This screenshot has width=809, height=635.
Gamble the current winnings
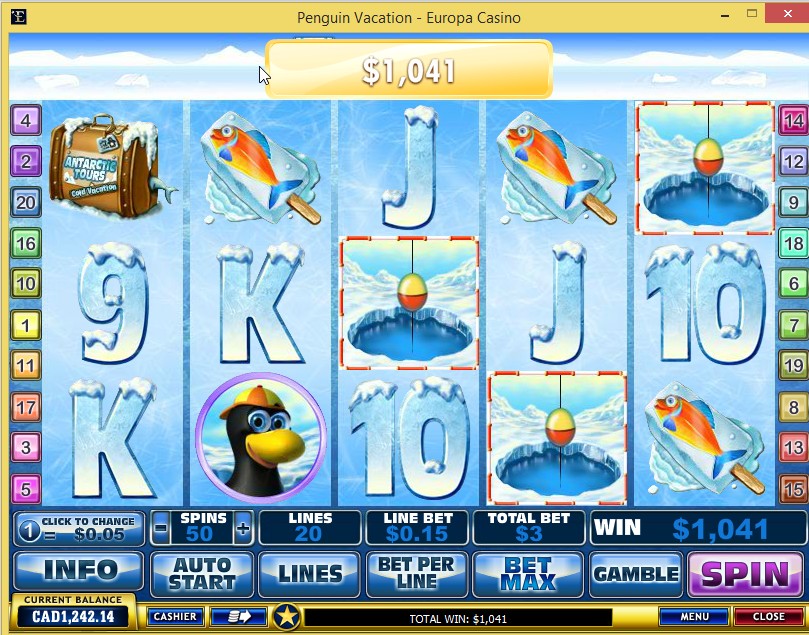click(x=636, y=574)
